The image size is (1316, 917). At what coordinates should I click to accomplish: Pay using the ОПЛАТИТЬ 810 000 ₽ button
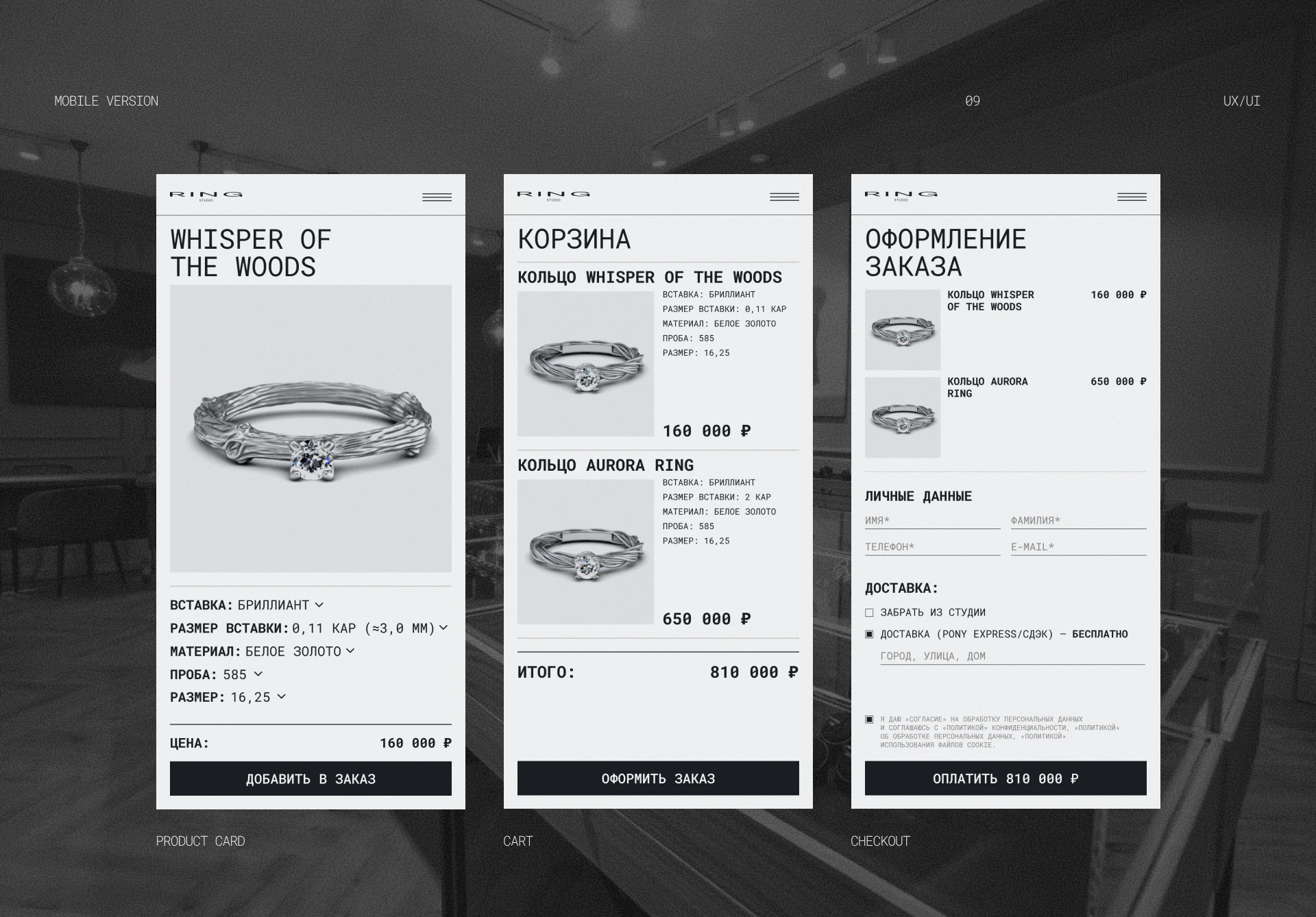point(1006,779)
